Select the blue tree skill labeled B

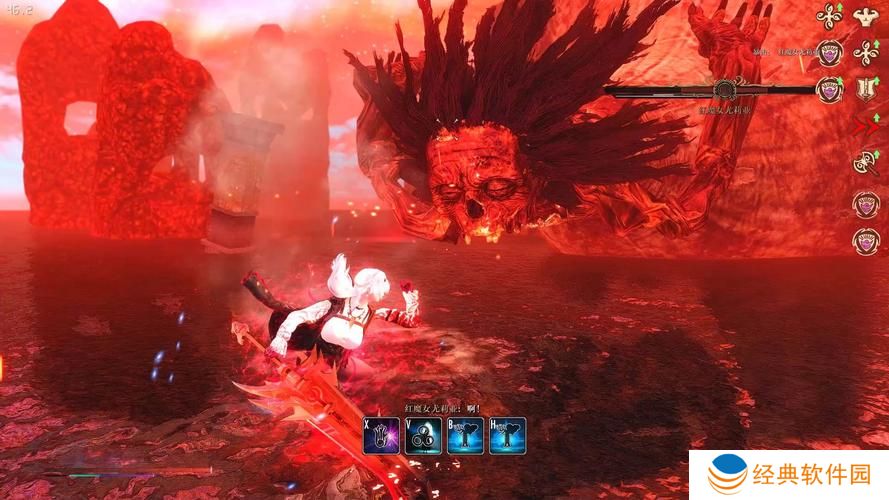click(465, 436)
